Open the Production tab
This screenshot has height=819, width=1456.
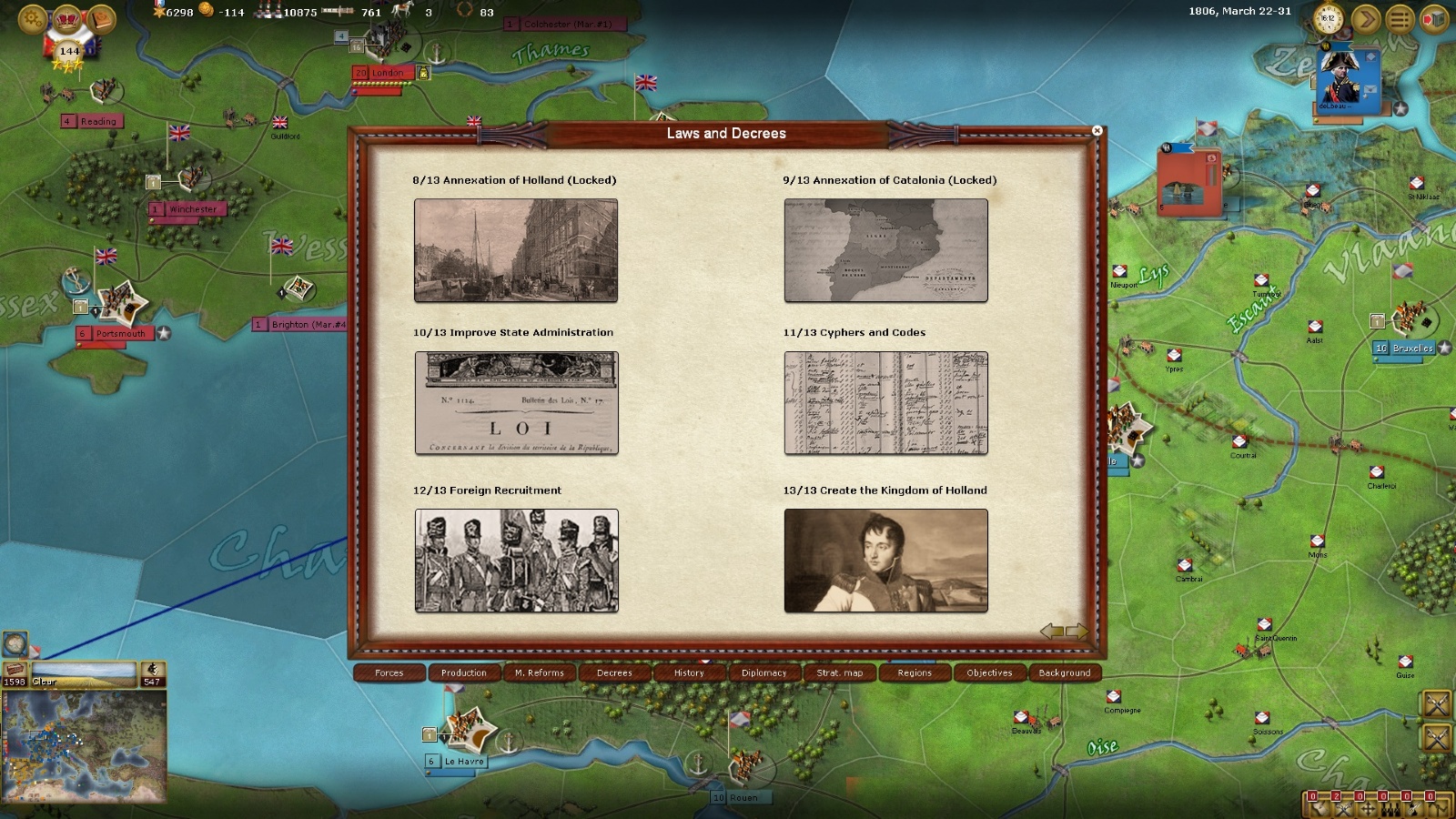tap(464, 673)
